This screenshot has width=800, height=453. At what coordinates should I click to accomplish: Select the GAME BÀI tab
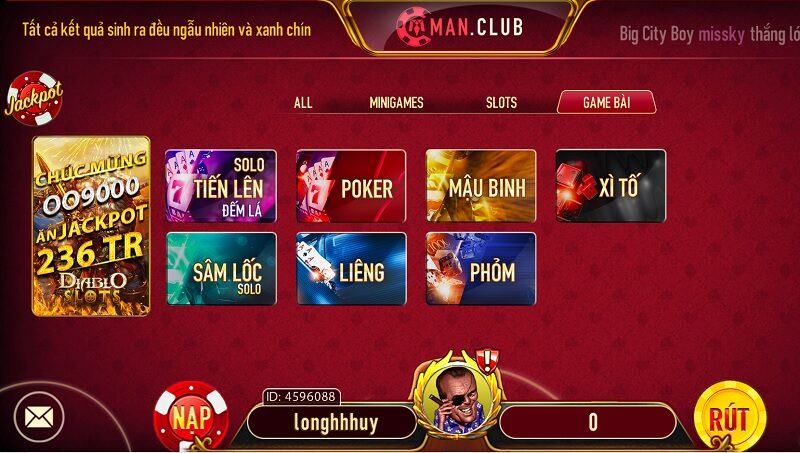click(x=606, y=102)
